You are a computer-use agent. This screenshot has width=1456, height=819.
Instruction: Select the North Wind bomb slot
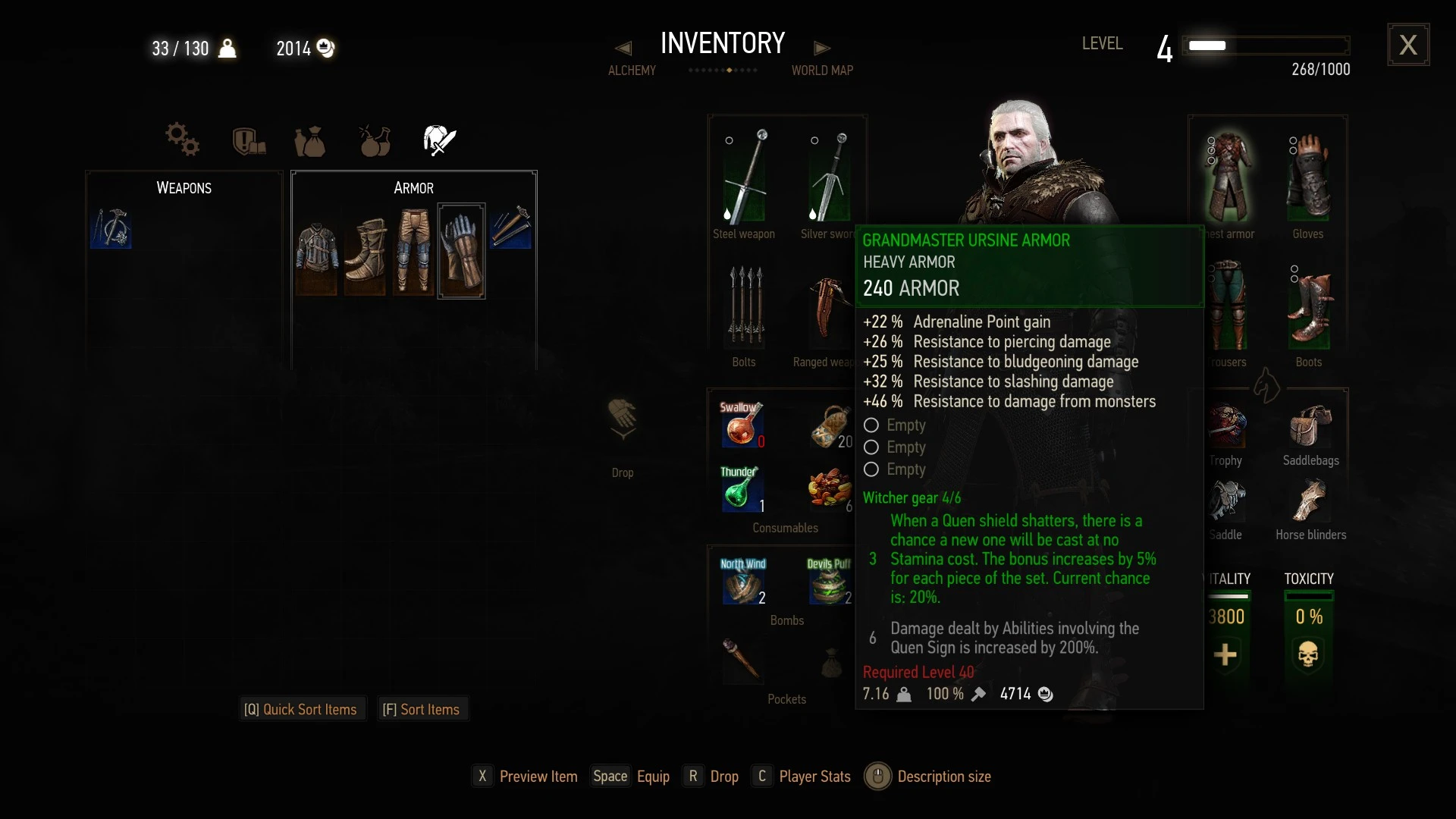coord(742,582)
